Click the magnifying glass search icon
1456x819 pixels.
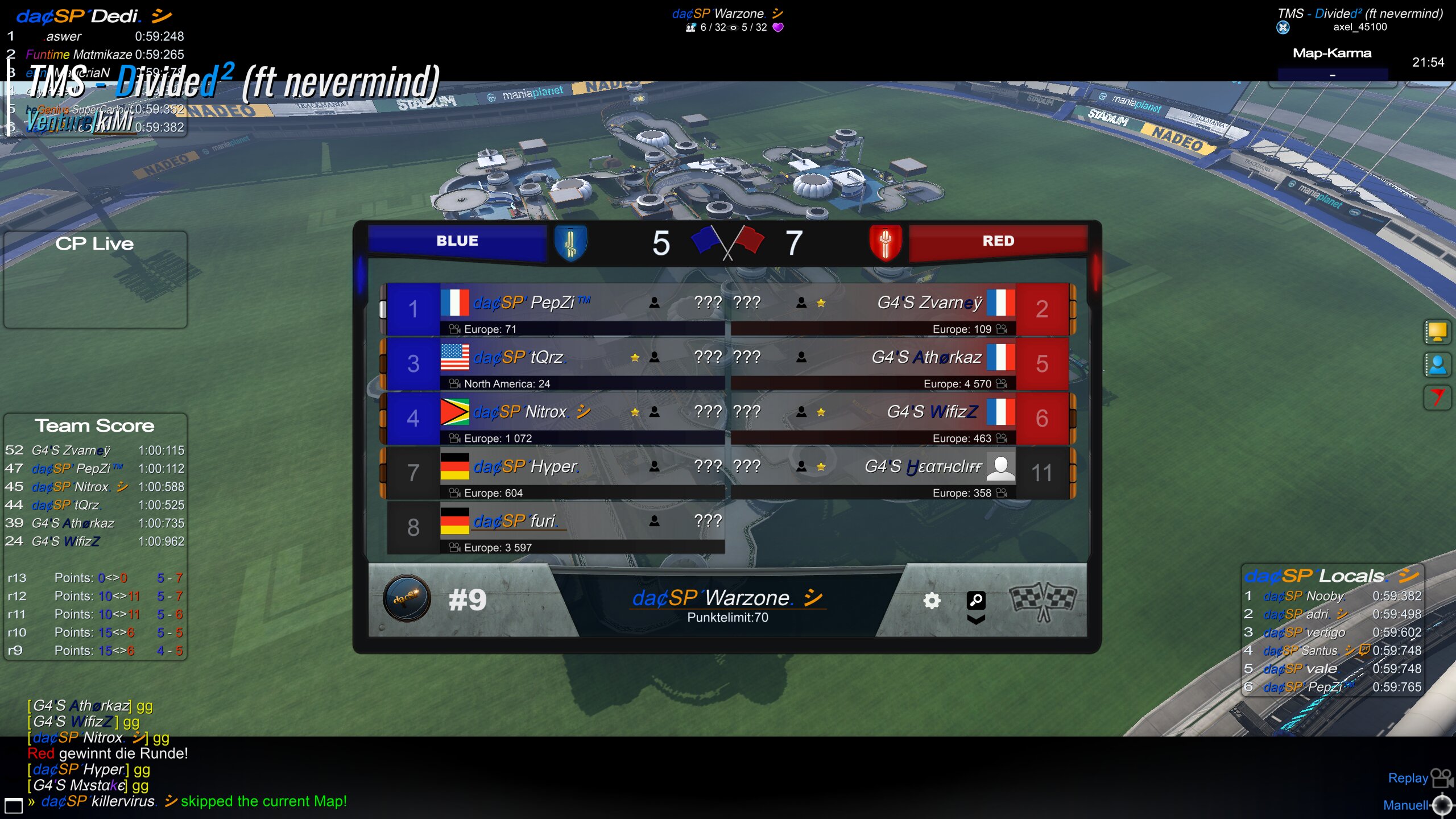point(976,599)
